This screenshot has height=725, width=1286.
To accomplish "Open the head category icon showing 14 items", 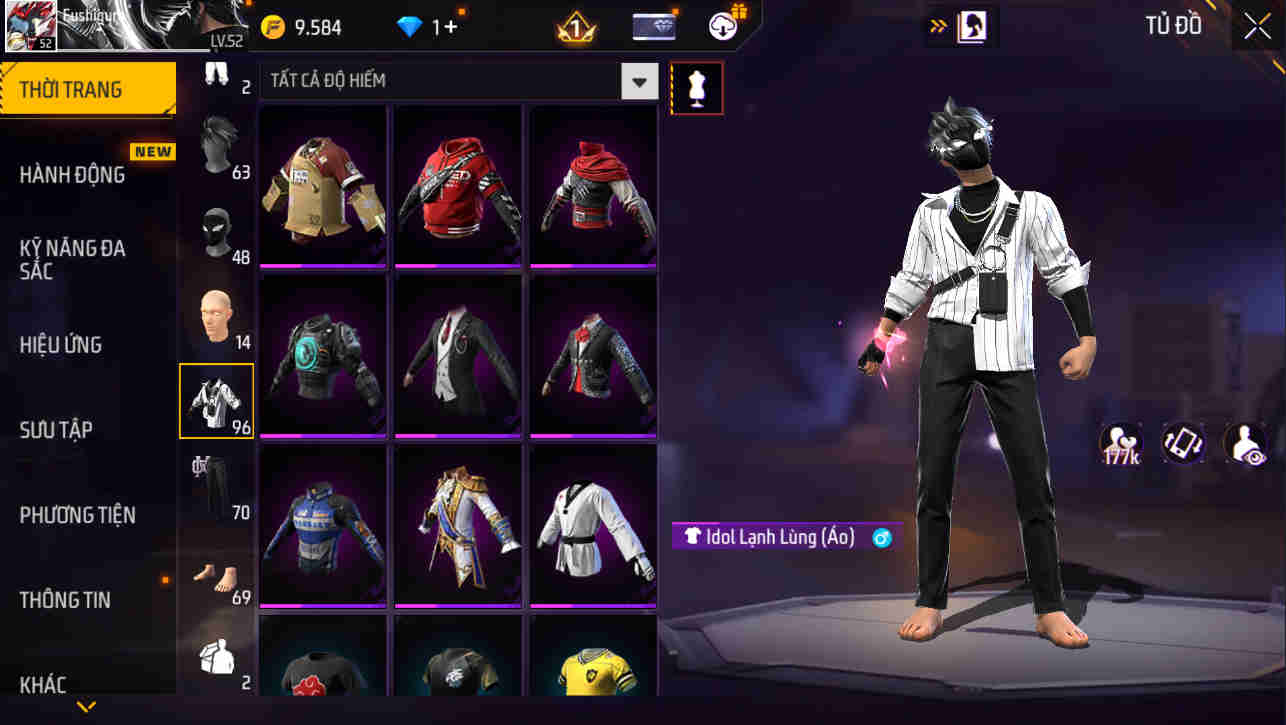I will pos(217,318).
